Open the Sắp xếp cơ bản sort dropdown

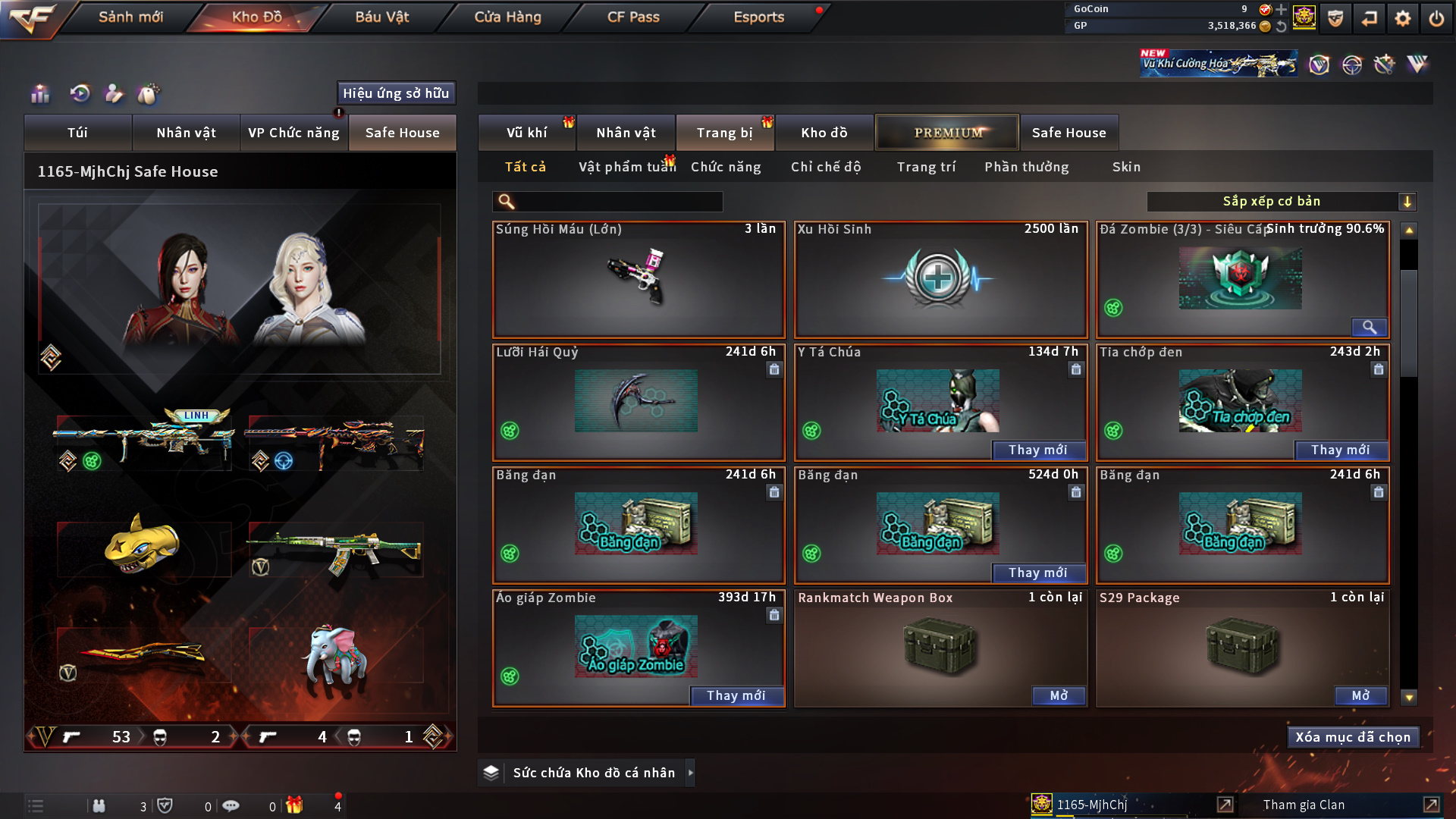1281,202
